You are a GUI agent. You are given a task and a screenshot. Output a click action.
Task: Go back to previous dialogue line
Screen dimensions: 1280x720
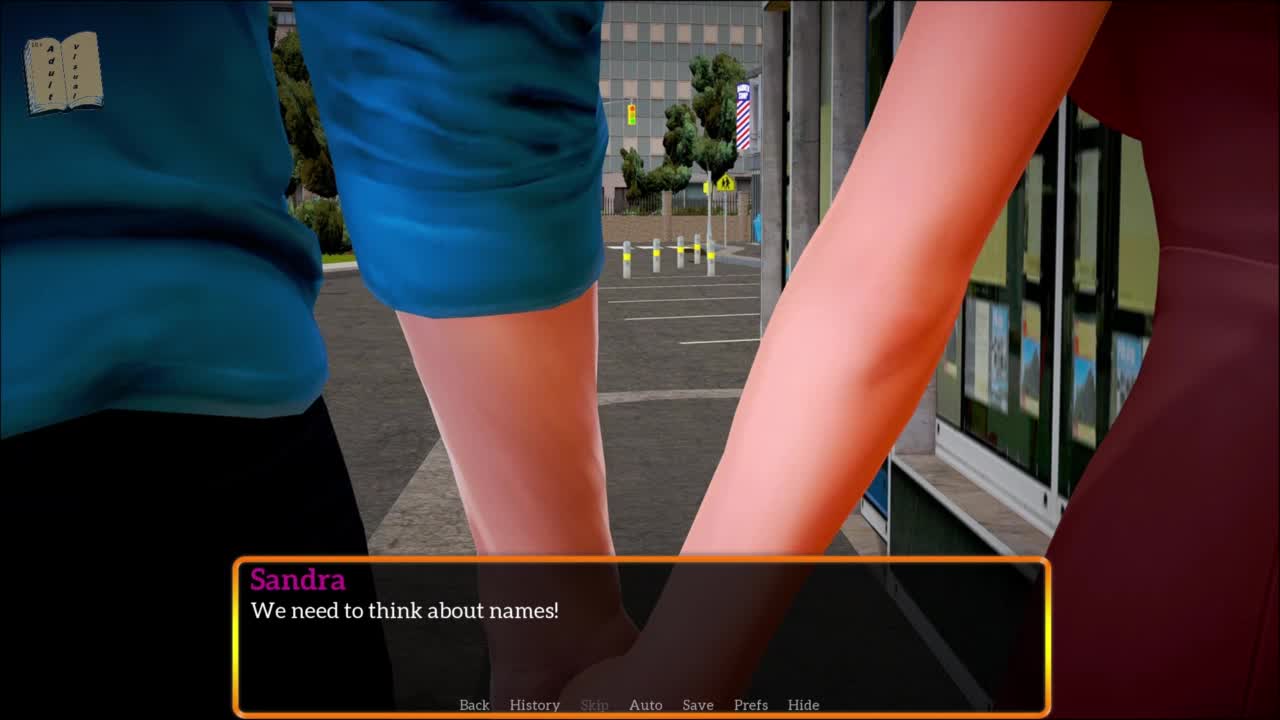pos(474,705)
